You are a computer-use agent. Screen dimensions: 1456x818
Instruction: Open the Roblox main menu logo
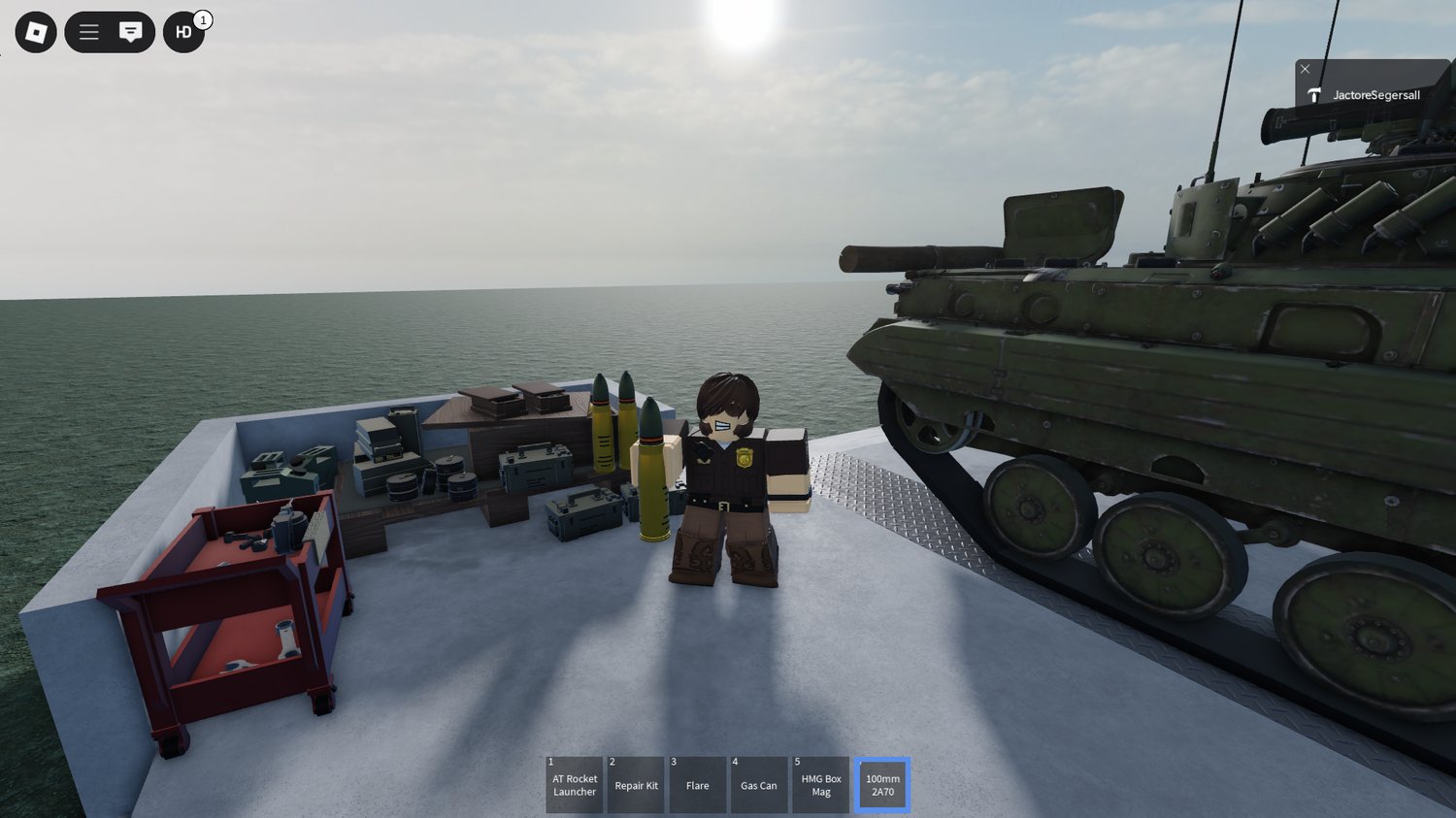(35, 32)
